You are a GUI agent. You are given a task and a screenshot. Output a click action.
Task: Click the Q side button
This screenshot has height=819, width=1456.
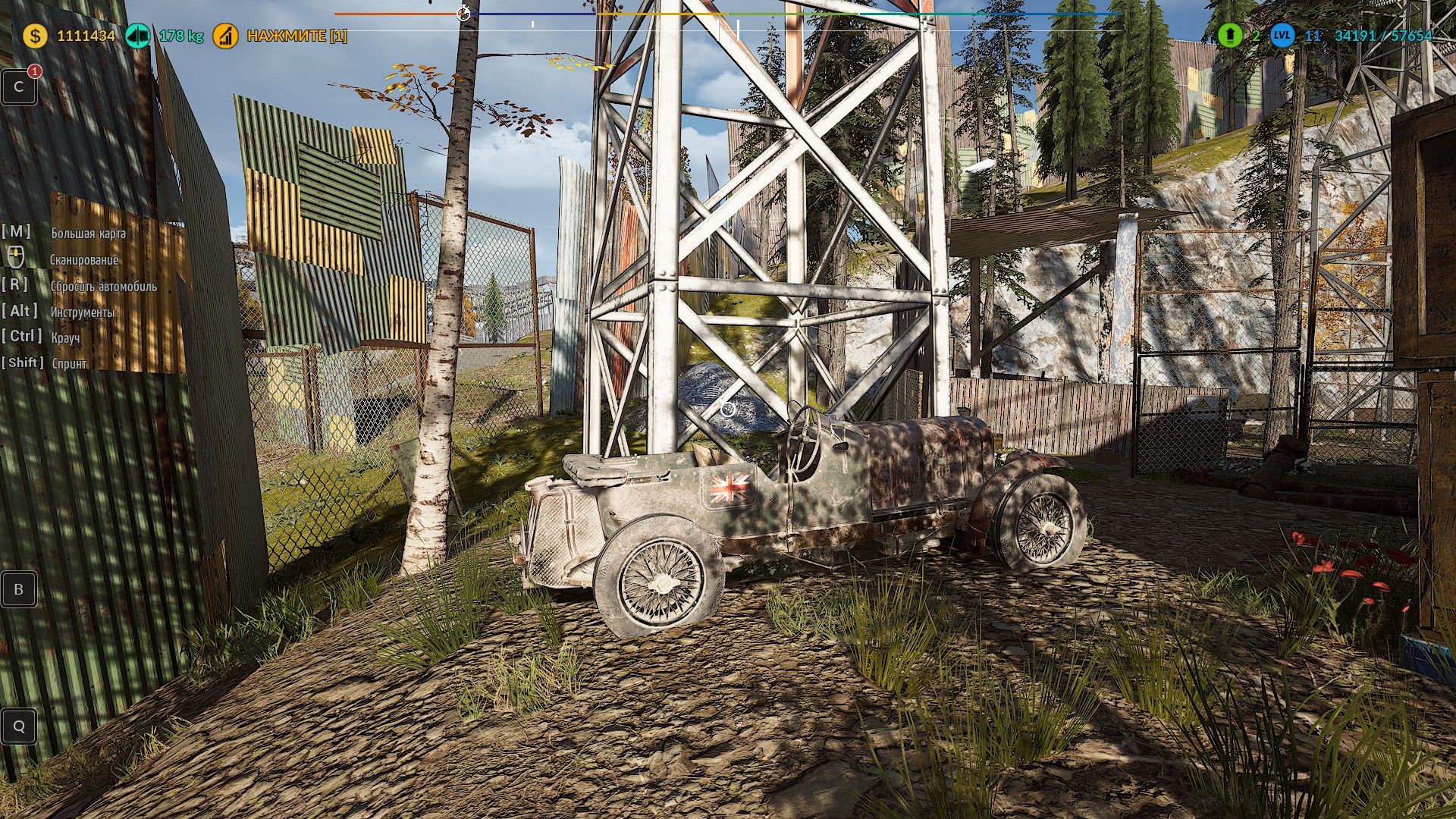pos(19,726)
